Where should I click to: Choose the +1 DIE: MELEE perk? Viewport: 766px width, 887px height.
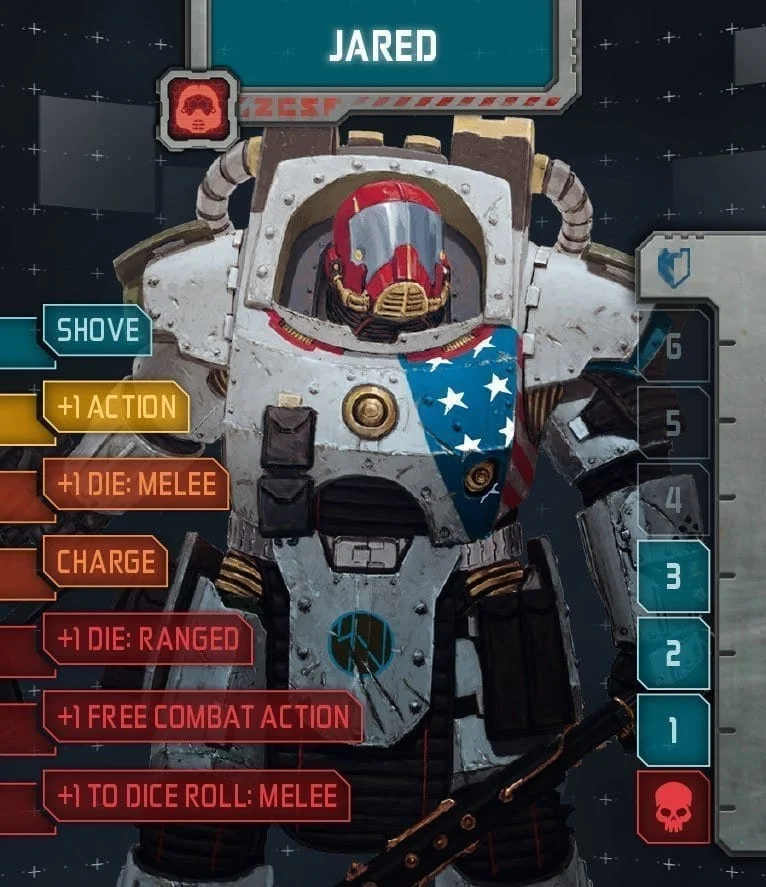click(x=136, y=484)
